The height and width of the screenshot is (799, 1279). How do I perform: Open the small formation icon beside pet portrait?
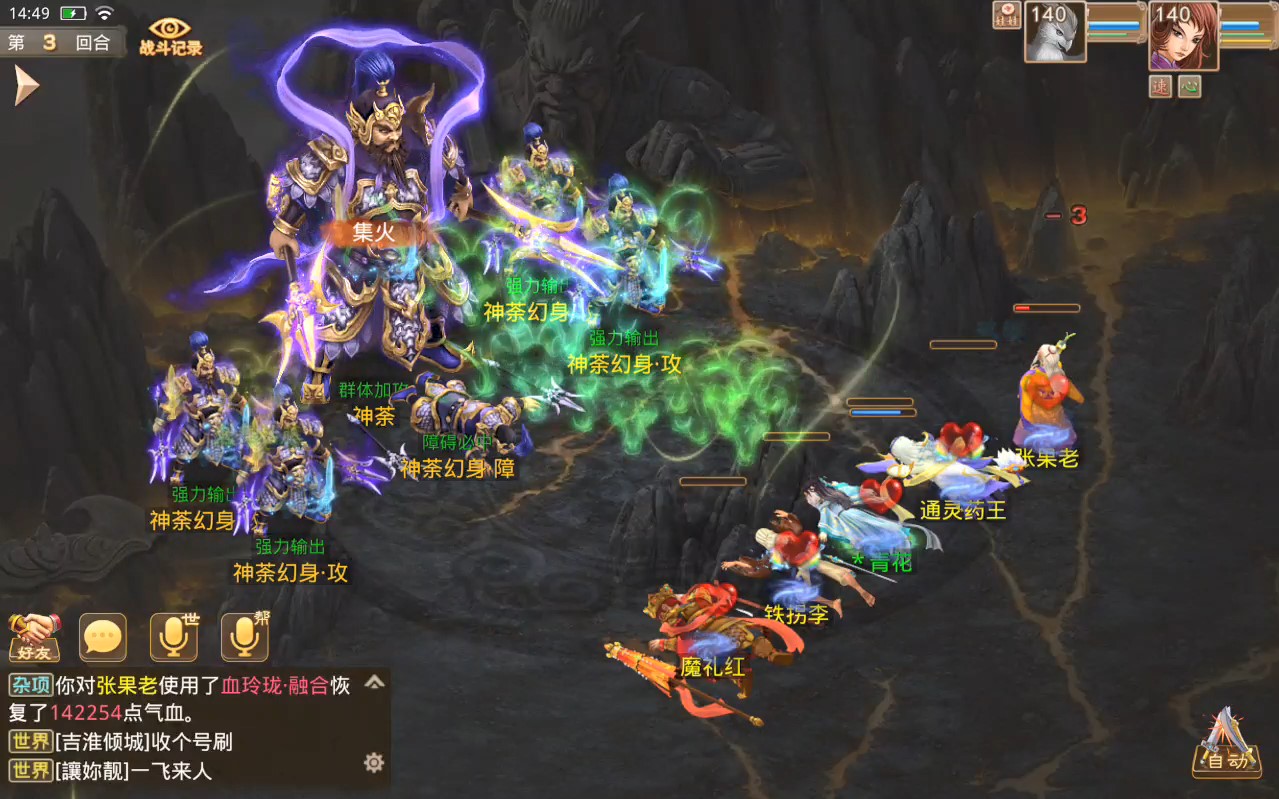coord(1006,15)
